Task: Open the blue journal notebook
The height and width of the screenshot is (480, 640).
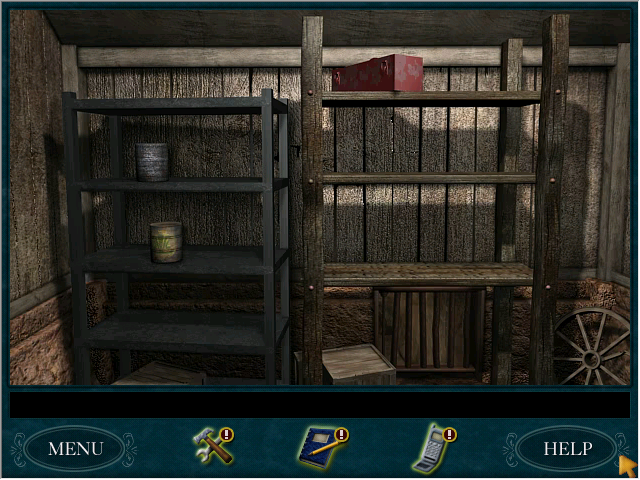Action: [x=321, y=446]
